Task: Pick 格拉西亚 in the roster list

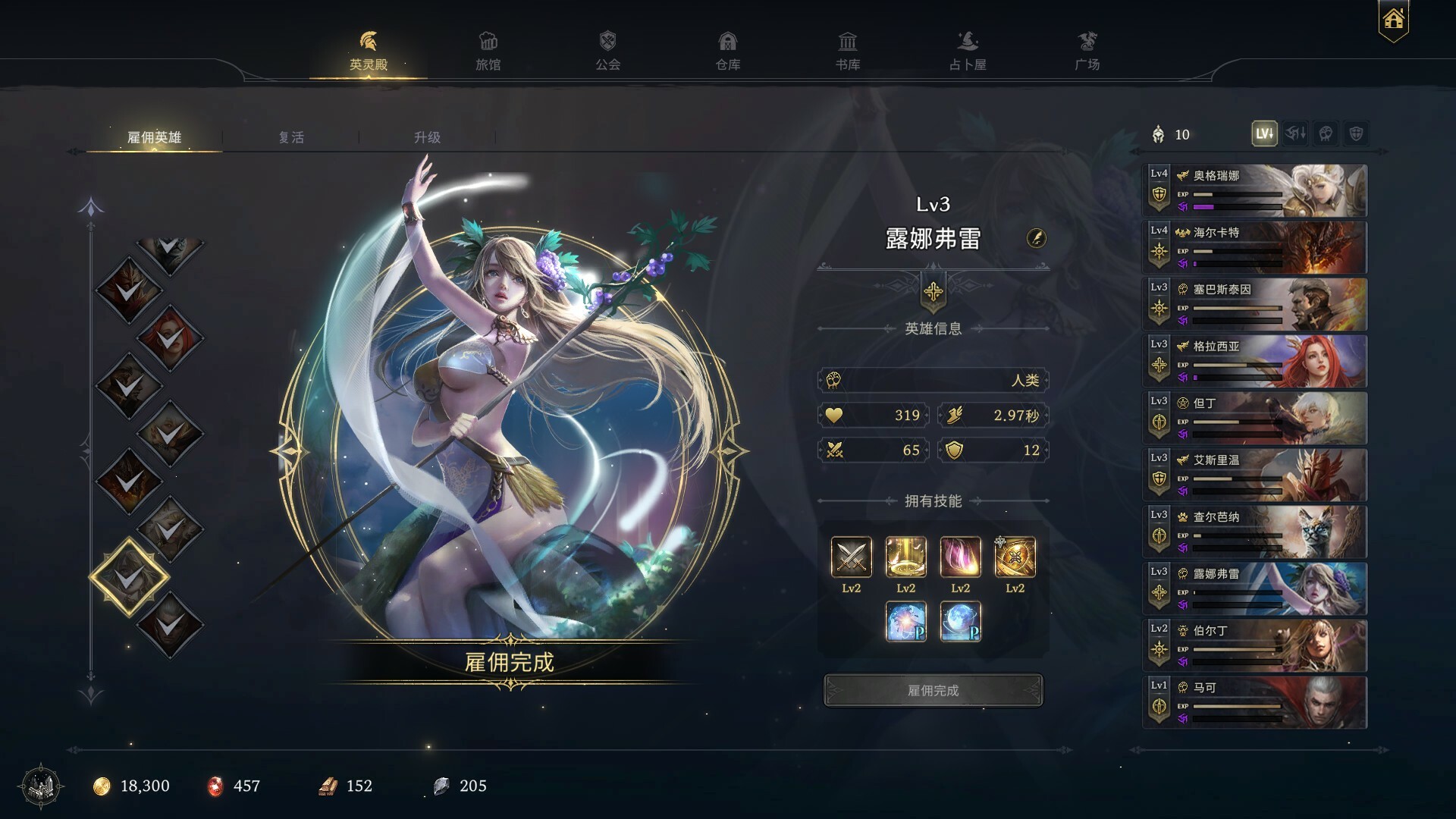Action: tap(1254, 362)
